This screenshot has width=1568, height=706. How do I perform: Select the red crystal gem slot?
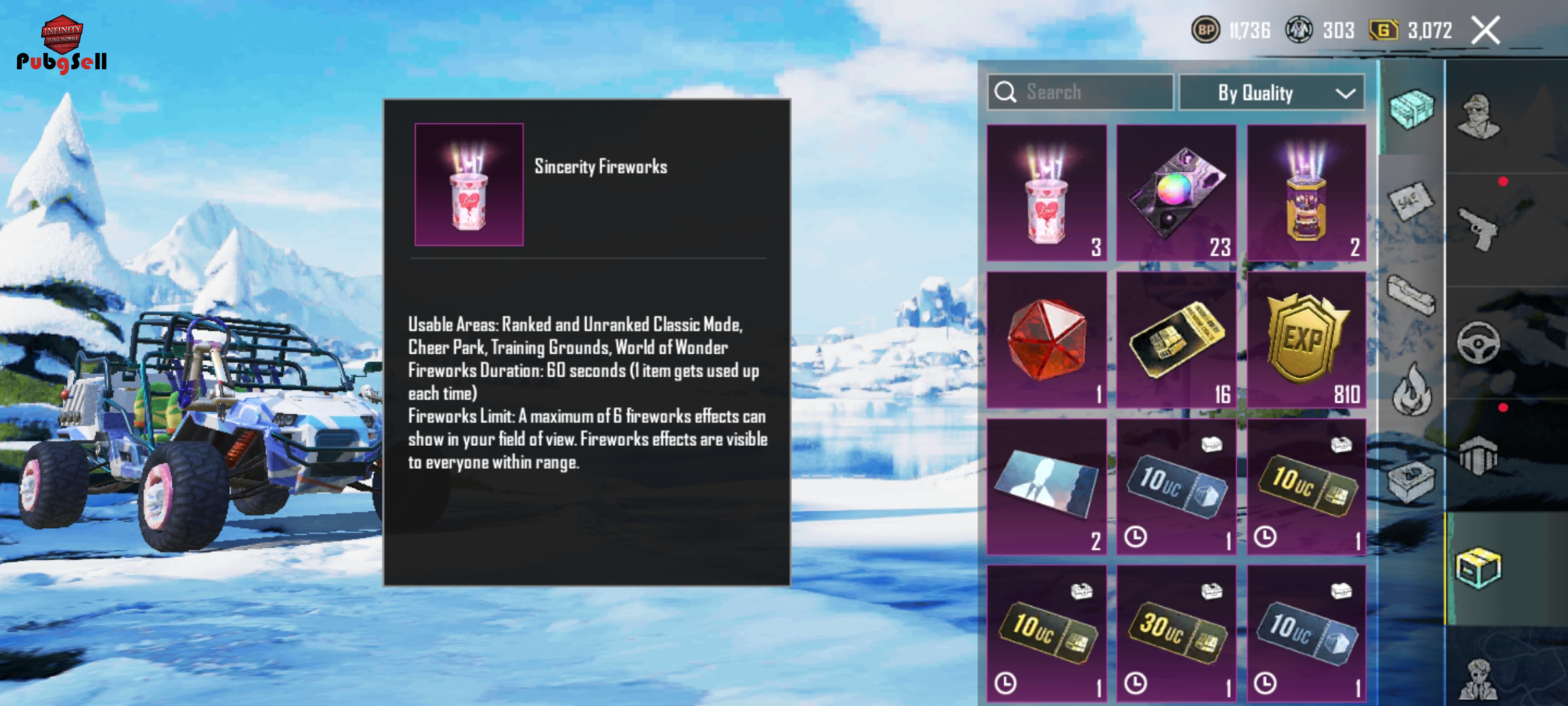[x=1047, y=340]
